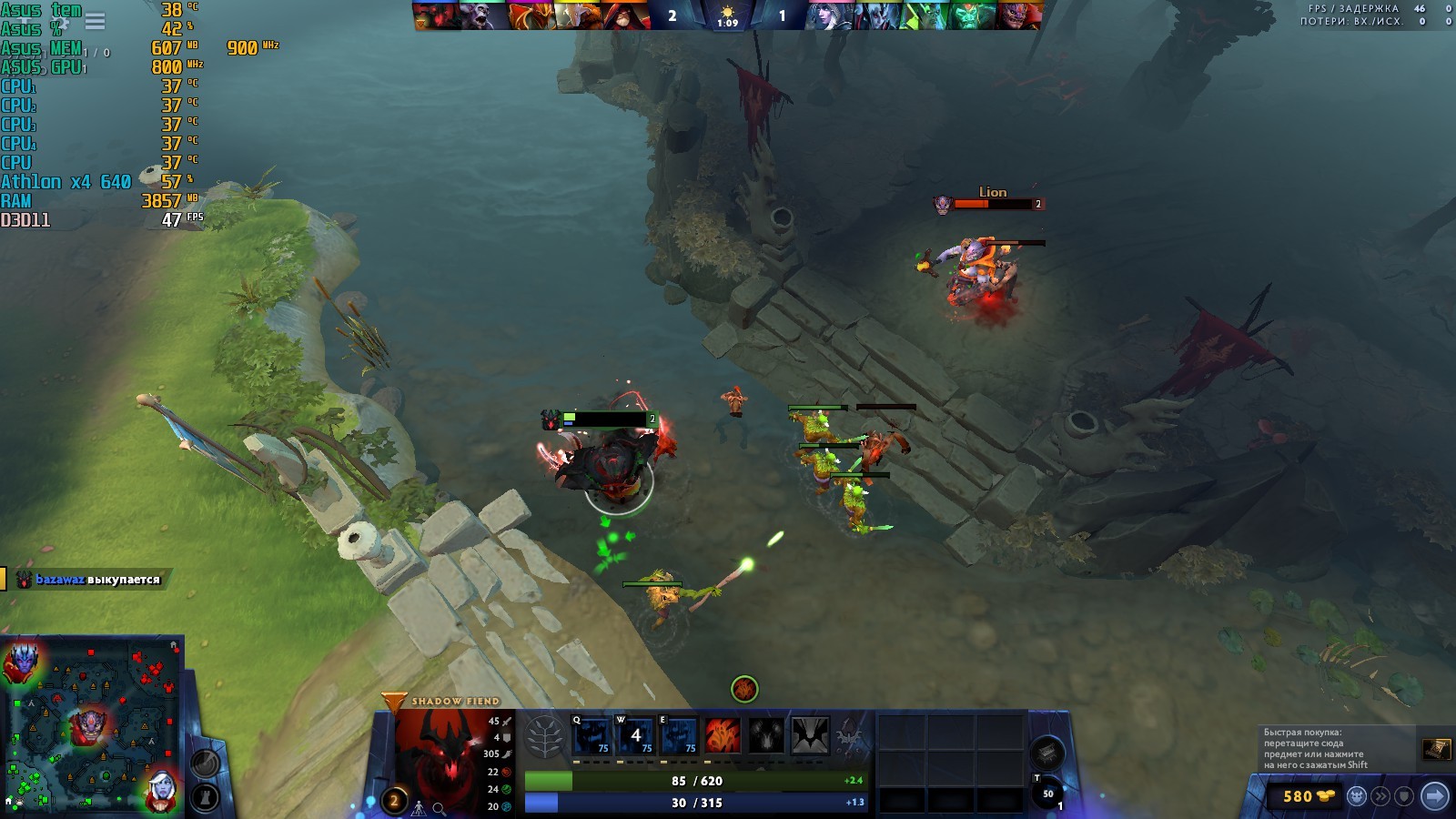Activate the Requiem of Souls ultimate
Viewport: 1456px width, 819px height.
pyautogui.click(x=810, y=735)
